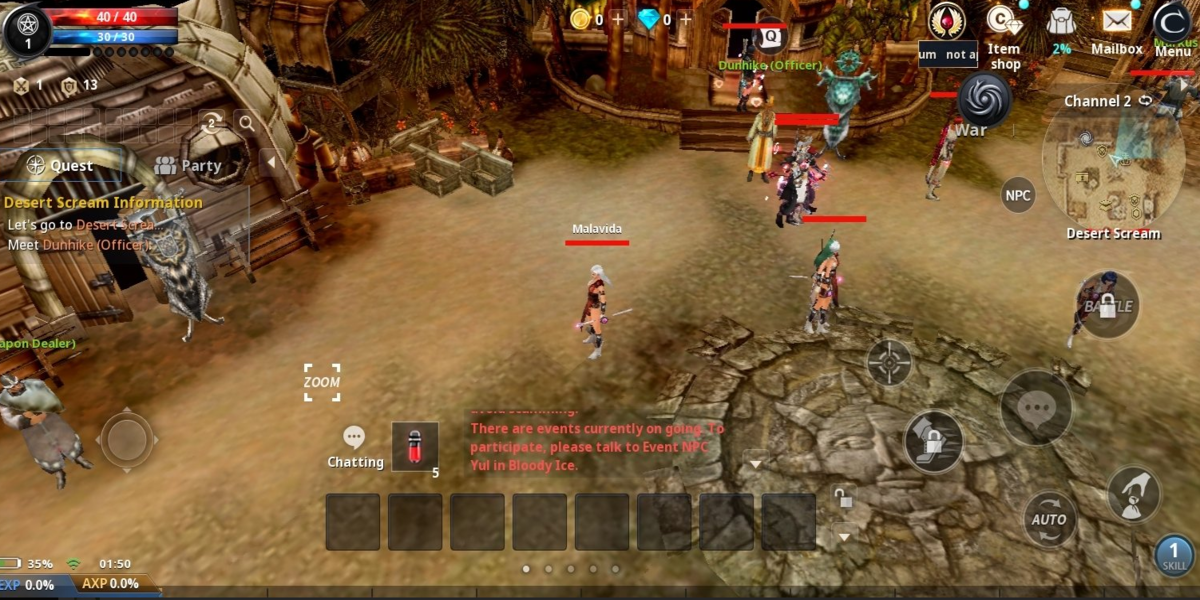Open the speech bubble emote button

click(1036, 408)
